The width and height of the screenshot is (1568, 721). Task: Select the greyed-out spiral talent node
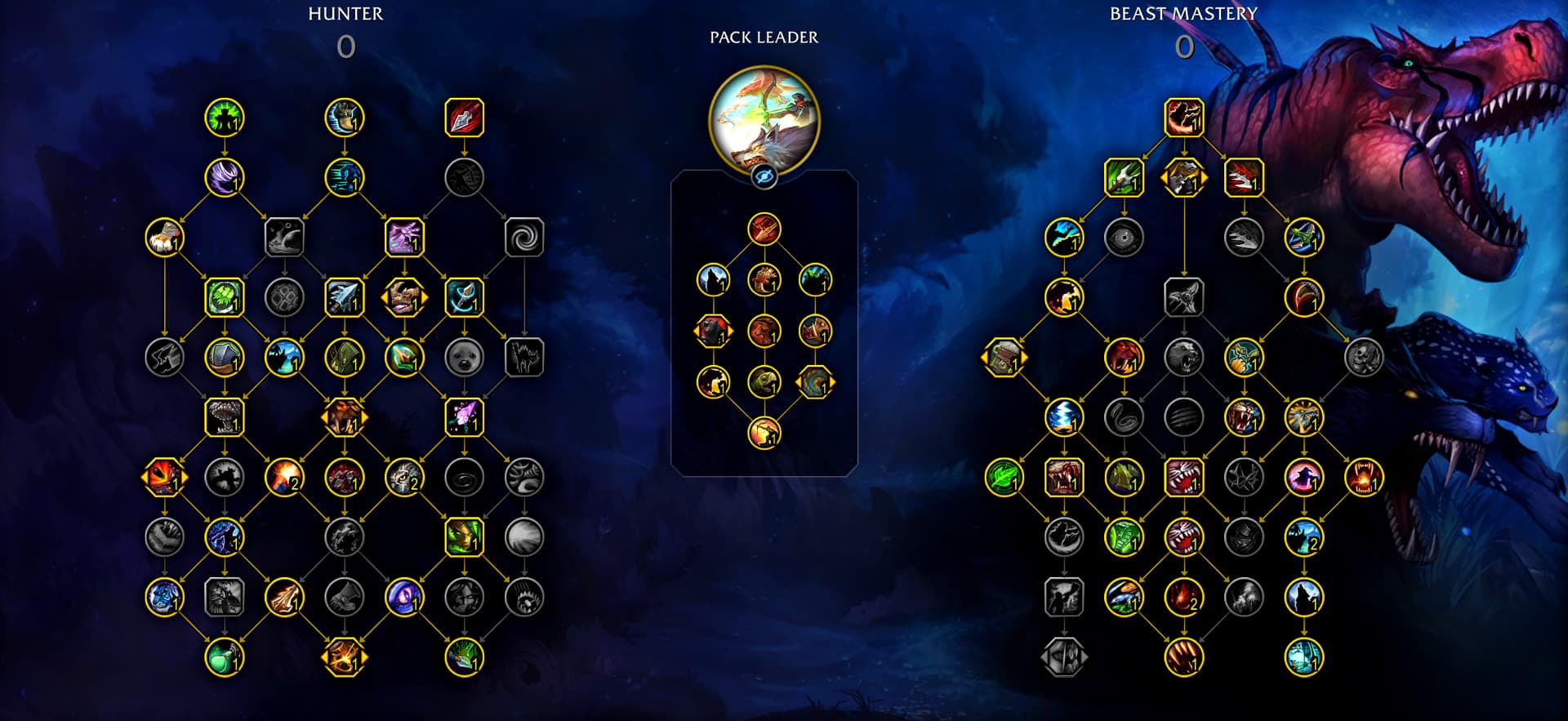pos(523,238)
